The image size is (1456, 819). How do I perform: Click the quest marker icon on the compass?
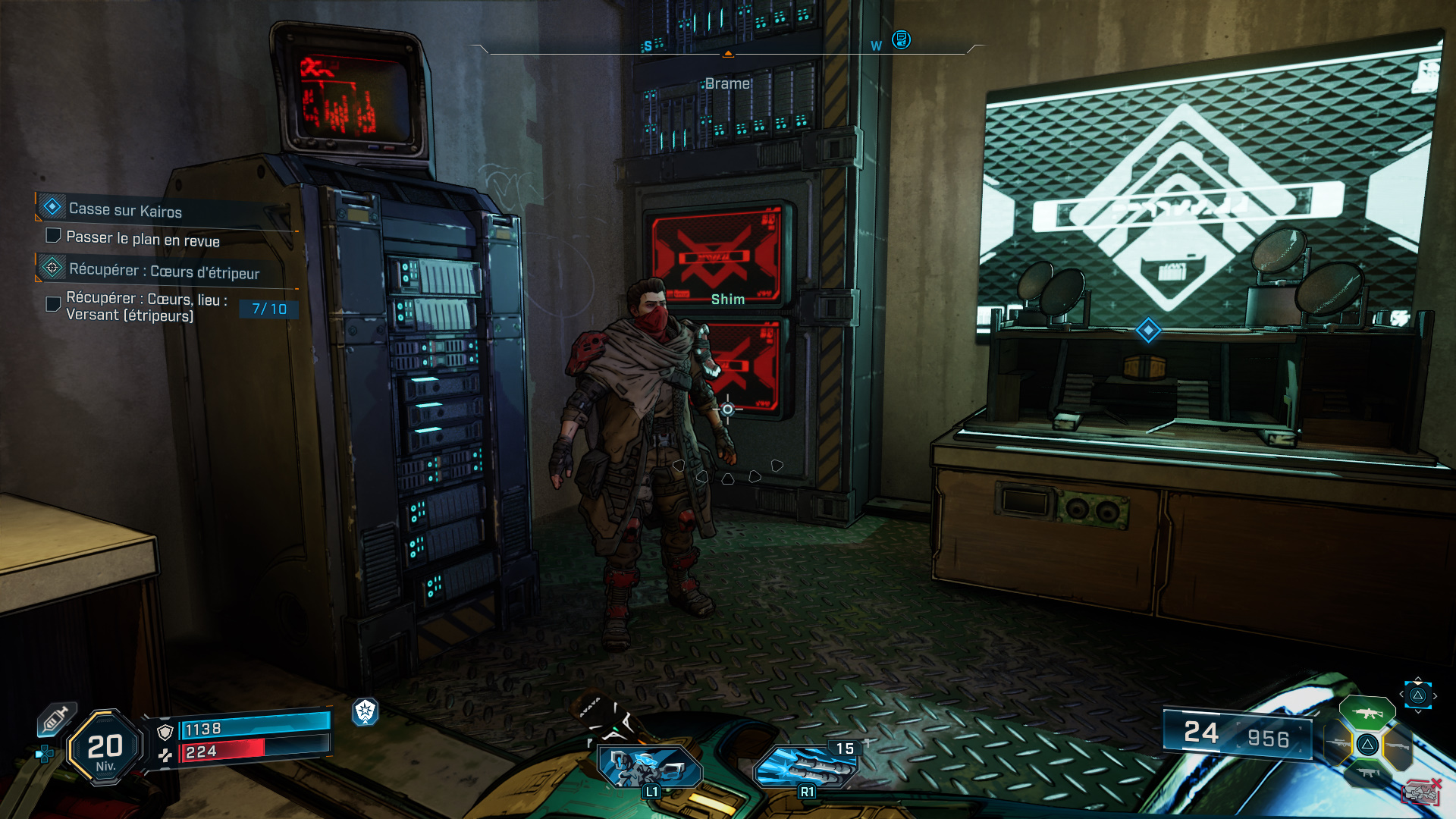(x=901, y=39)
